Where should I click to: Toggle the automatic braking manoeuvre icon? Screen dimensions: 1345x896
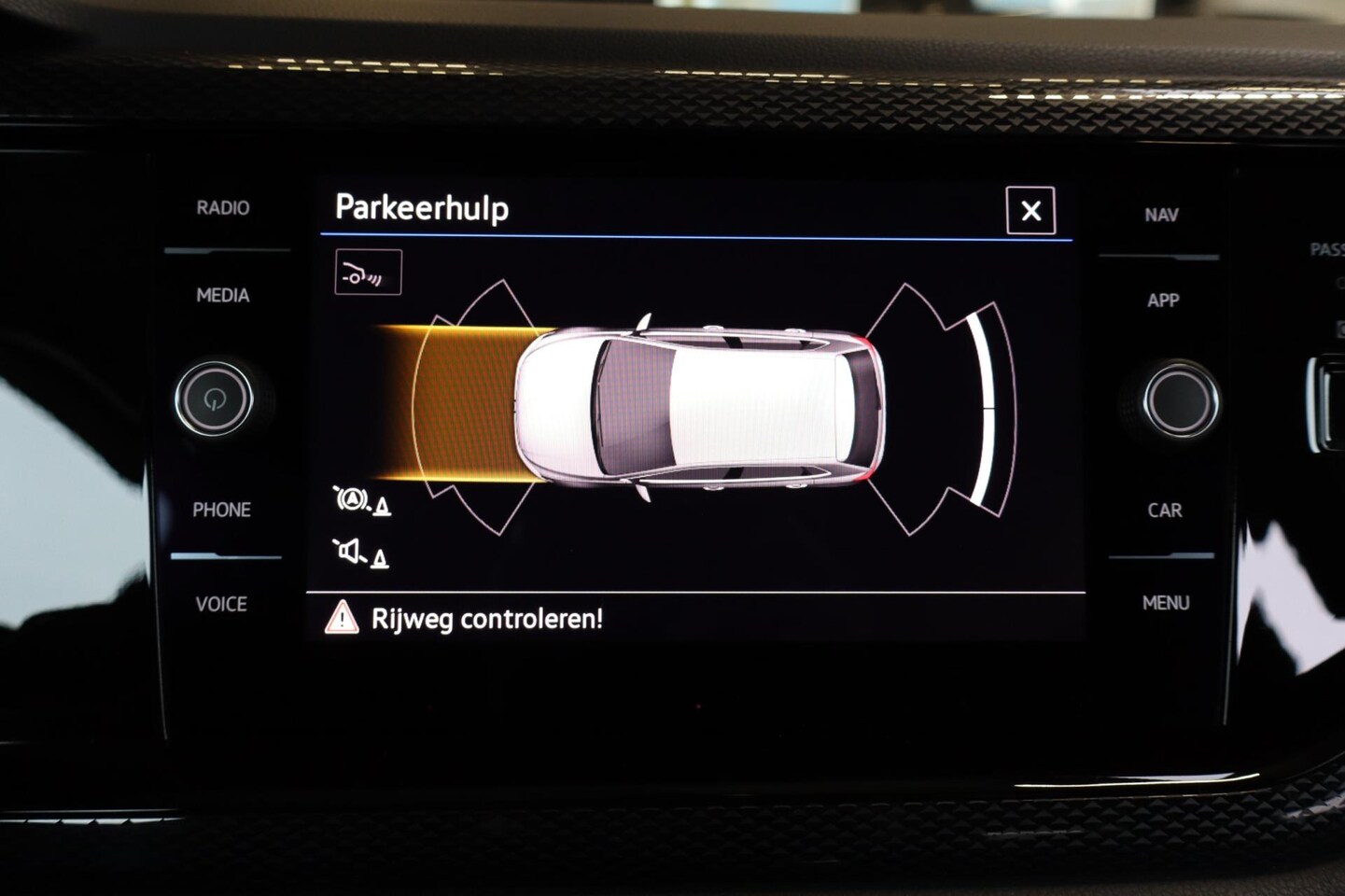pos(361,501)
